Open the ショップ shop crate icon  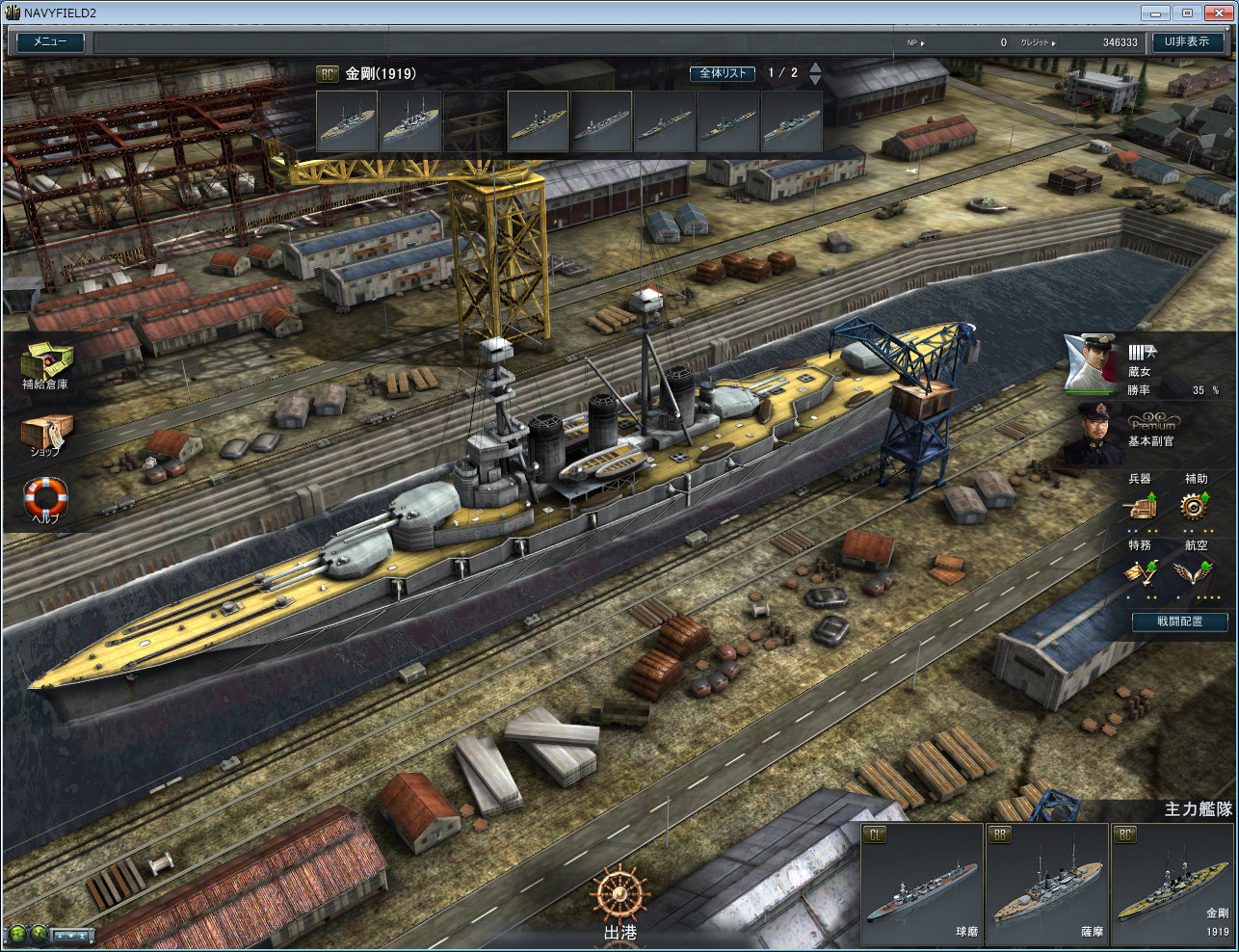[45, 432]
